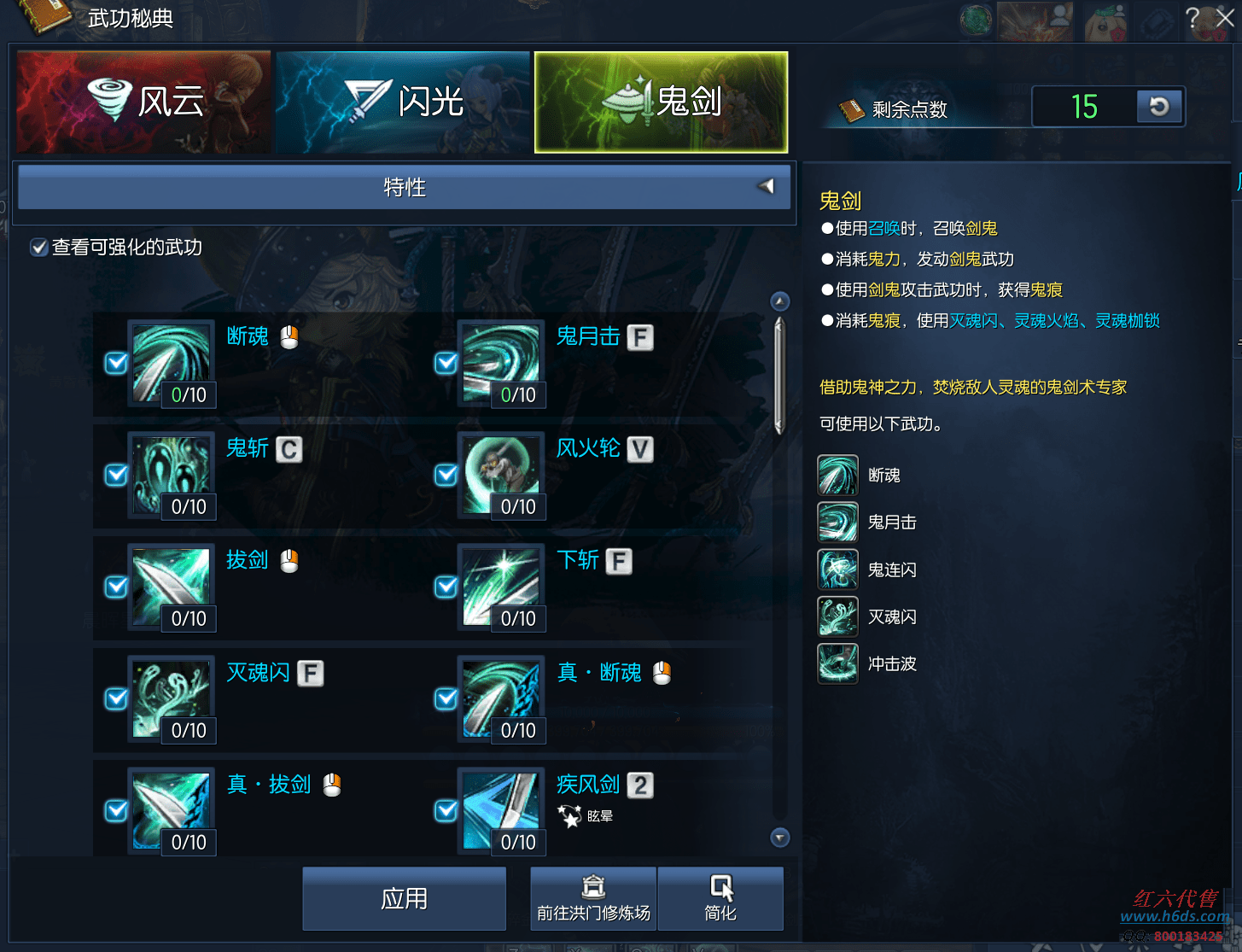Switch to the 风云 skill tab
The width and height of the screenshot is (1242, 952).
(x=143, y=102)
